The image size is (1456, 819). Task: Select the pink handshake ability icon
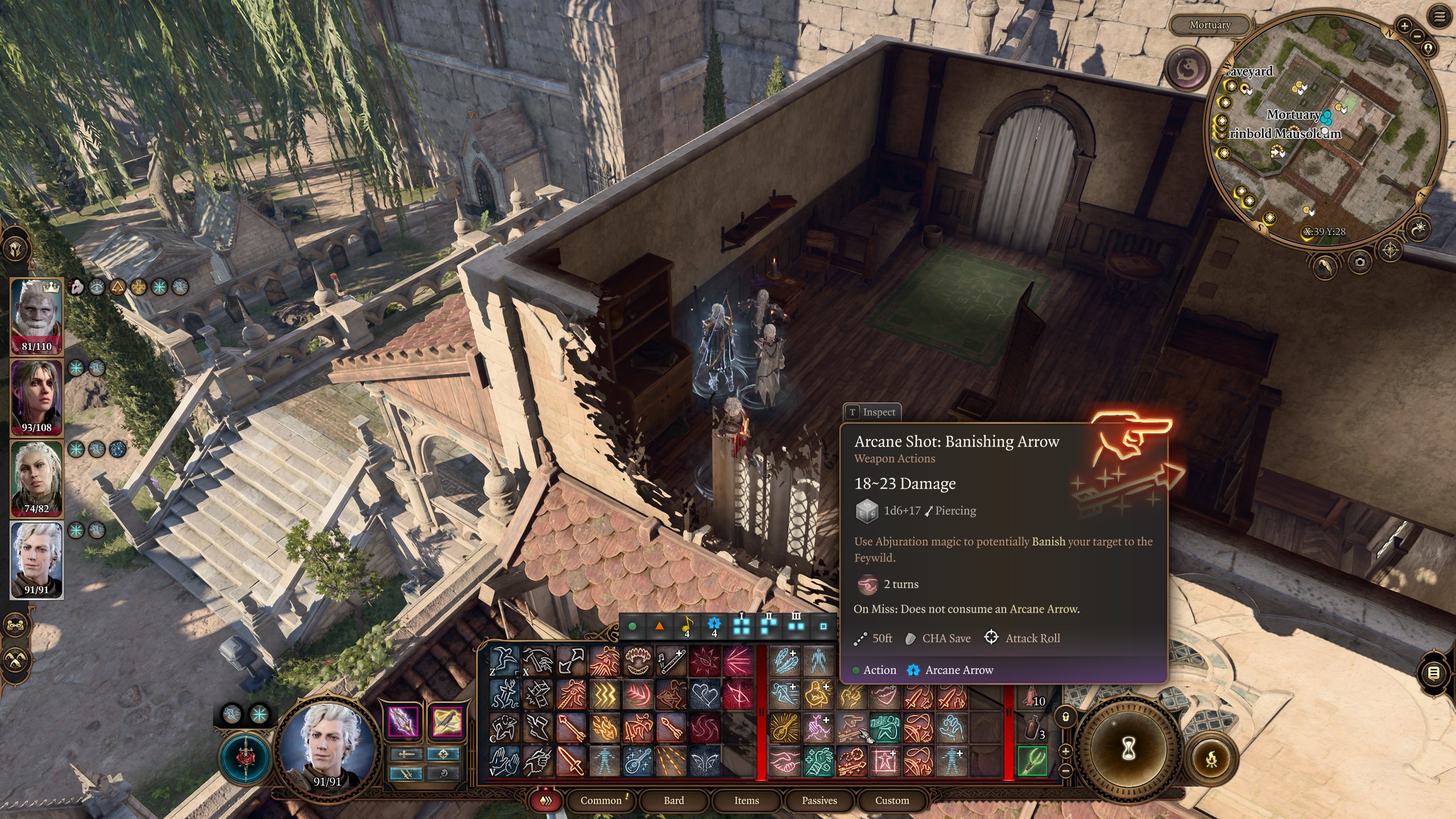tap(784, 761)
